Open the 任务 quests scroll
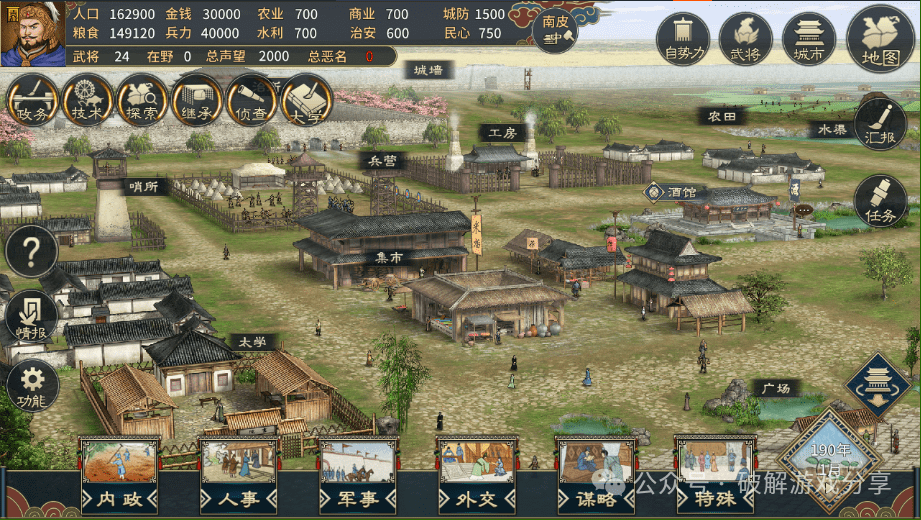 click(x=880, y=200)
